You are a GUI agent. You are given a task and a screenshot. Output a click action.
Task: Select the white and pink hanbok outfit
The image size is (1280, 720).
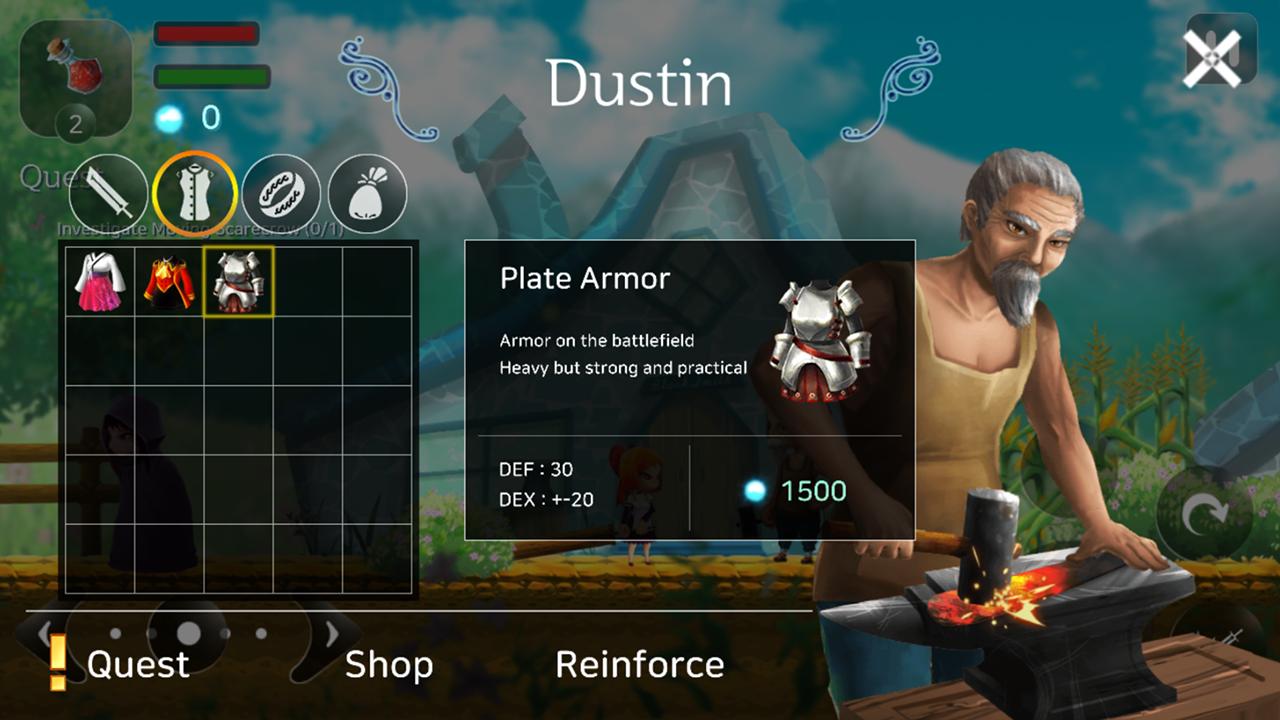[100, 282]
